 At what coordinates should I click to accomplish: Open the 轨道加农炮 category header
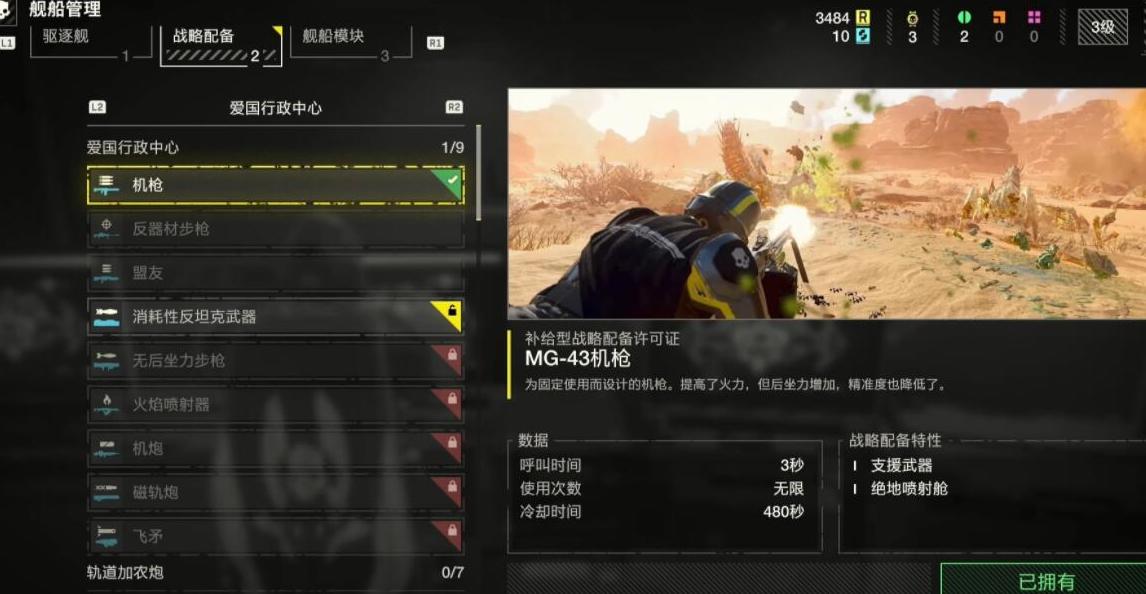point(275,573)
